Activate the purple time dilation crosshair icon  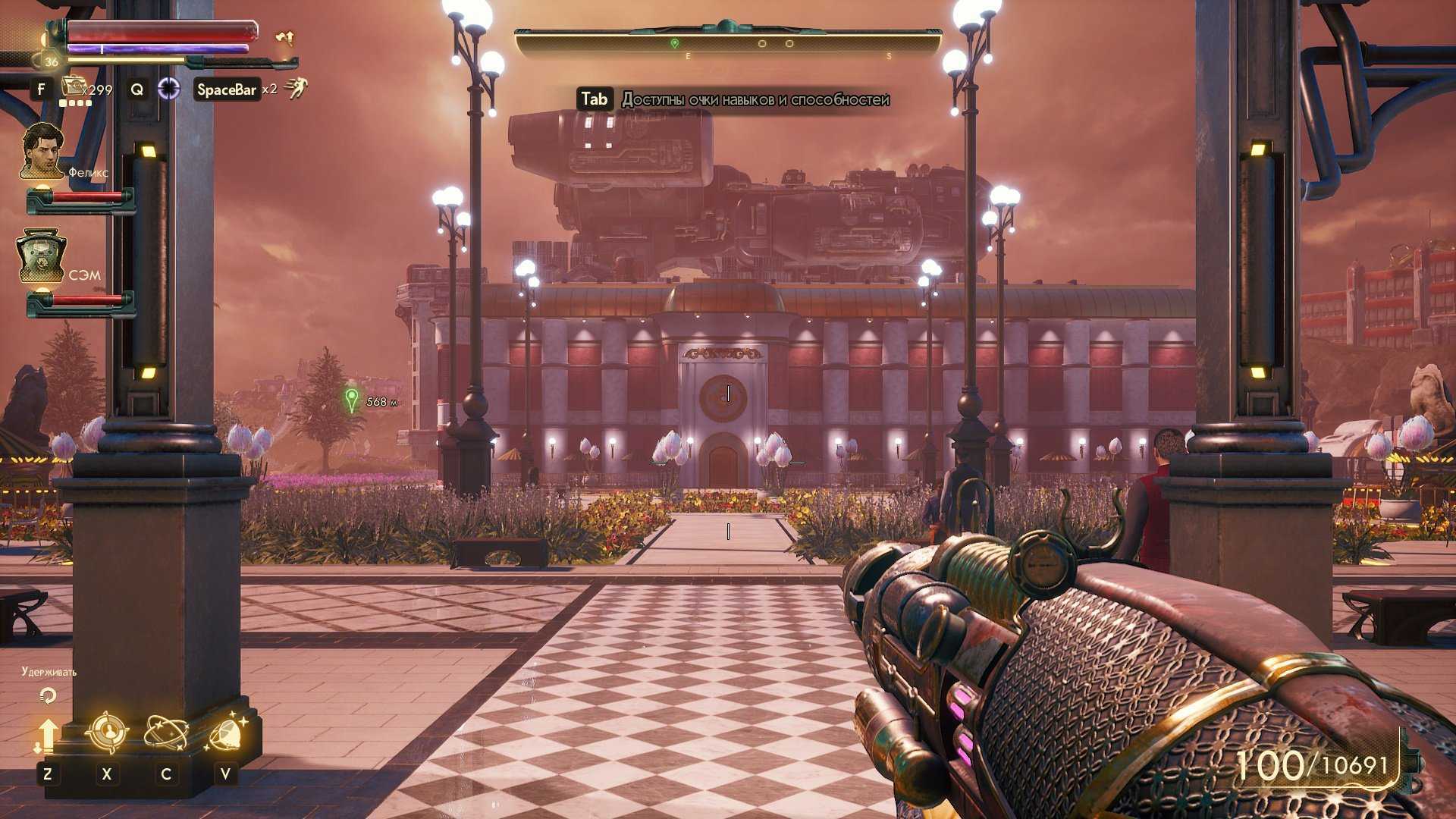pos(168,89)
